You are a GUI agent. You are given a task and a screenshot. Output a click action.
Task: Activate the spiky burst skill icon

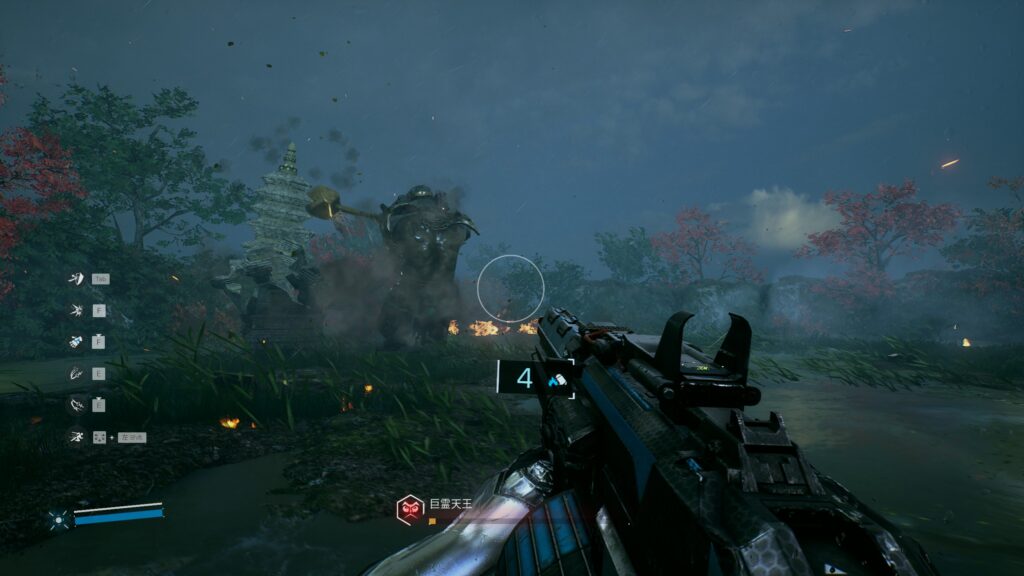tap(75, 310)
